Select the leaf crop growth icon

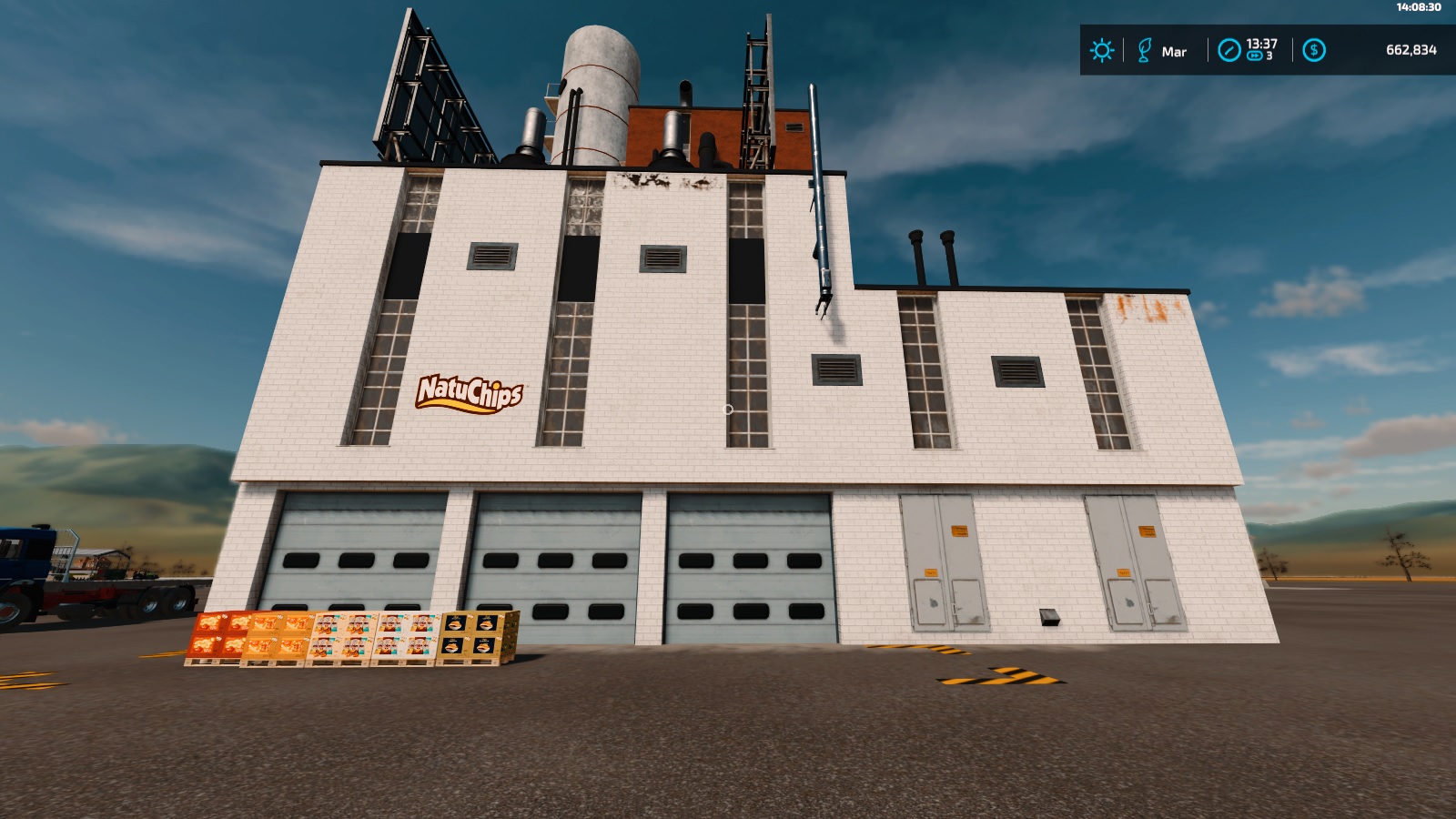pyautogui.click(x=1146, y=50)
